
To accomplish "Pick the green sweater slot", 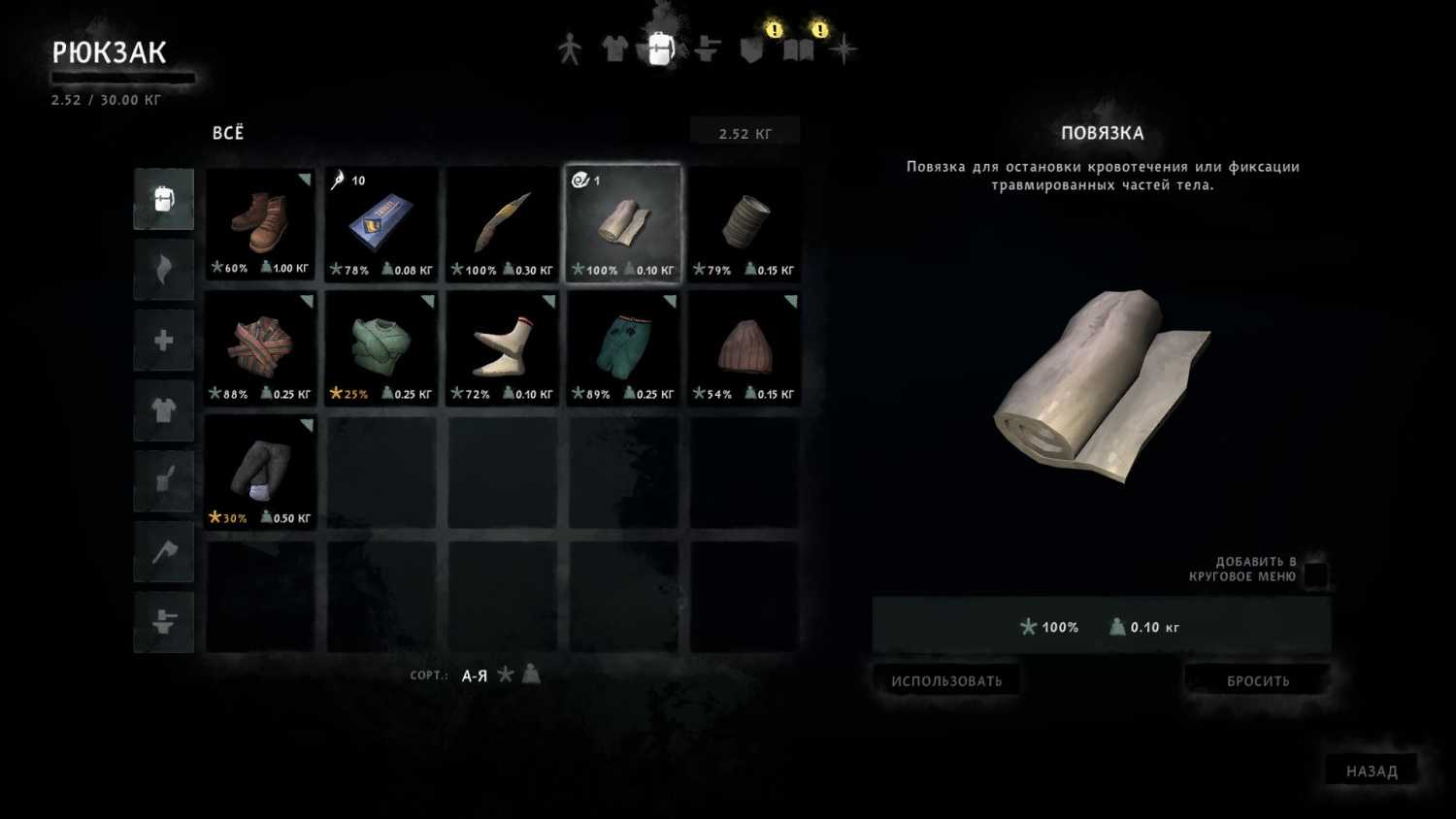I will click(x=381, y=348).
